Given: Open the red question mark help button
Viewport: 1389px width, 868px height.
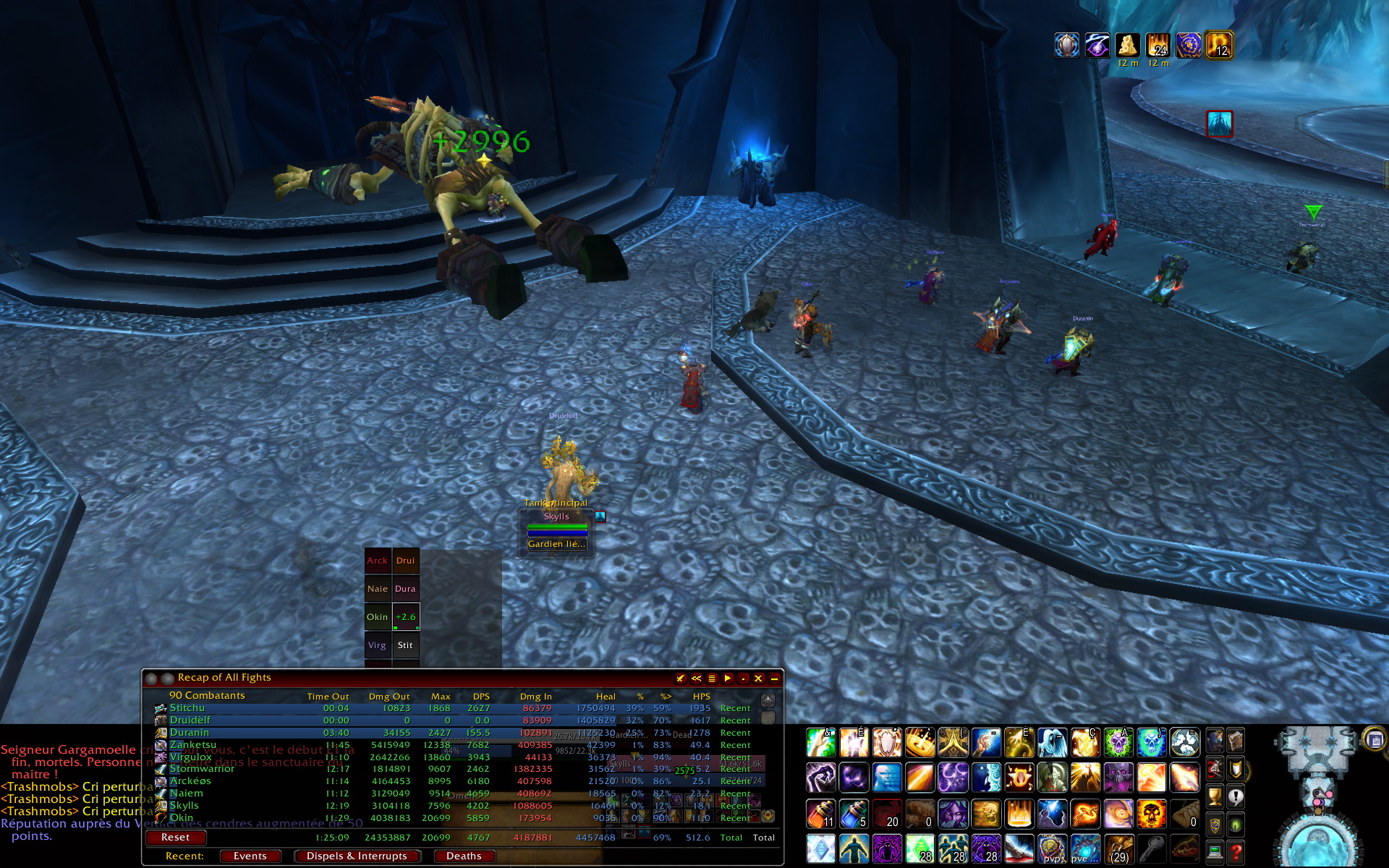Looking at the screenshot, I should coord(1236,852).
